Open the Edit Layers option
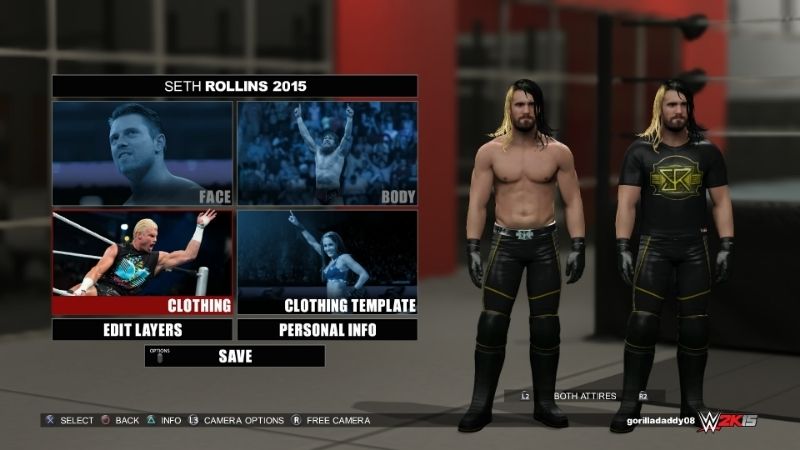This screenshot has height=450, width=800. pos(142,329)
